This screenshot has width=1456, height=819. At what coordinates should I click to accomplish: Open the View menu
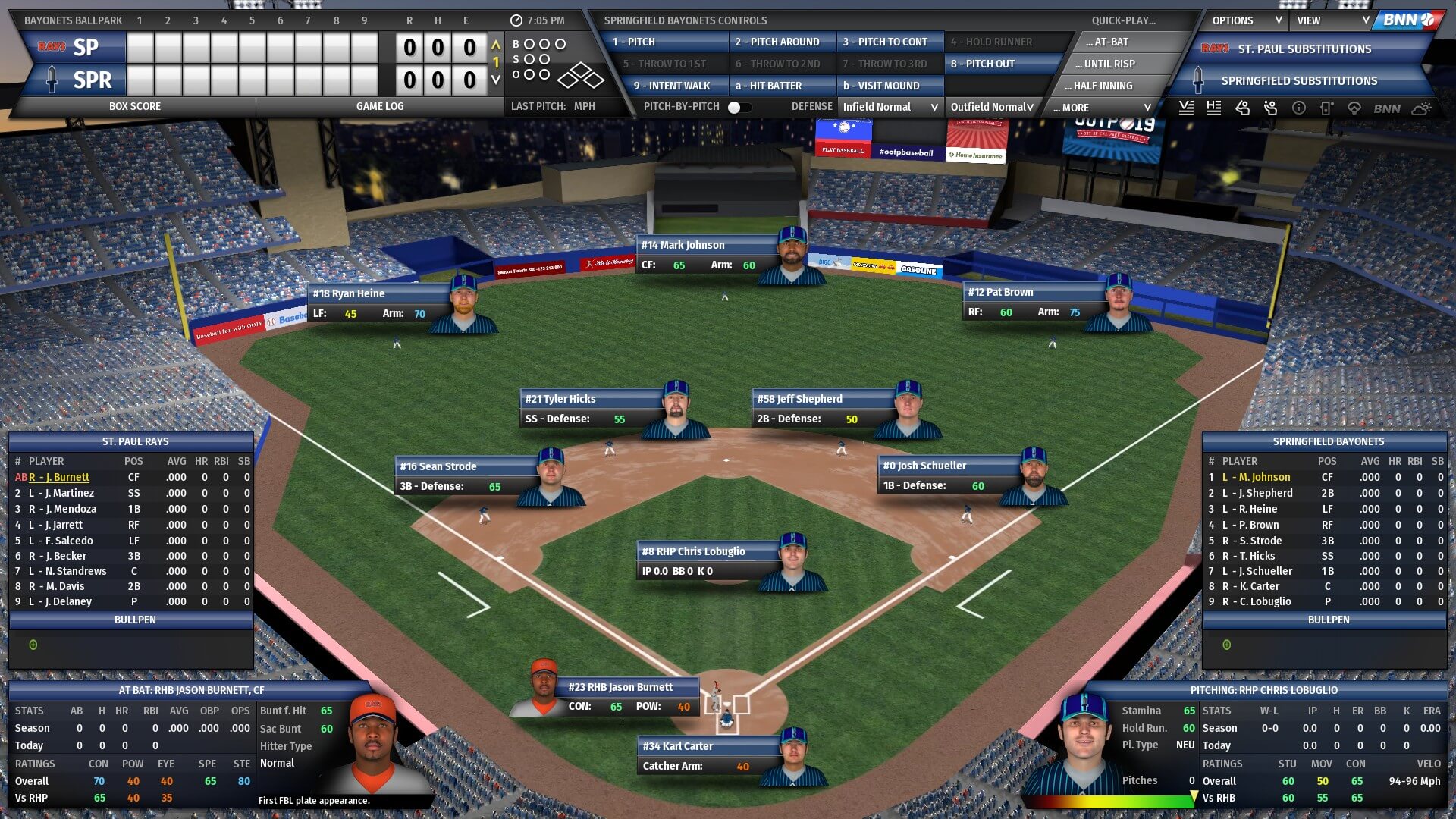pos(1332,20)
